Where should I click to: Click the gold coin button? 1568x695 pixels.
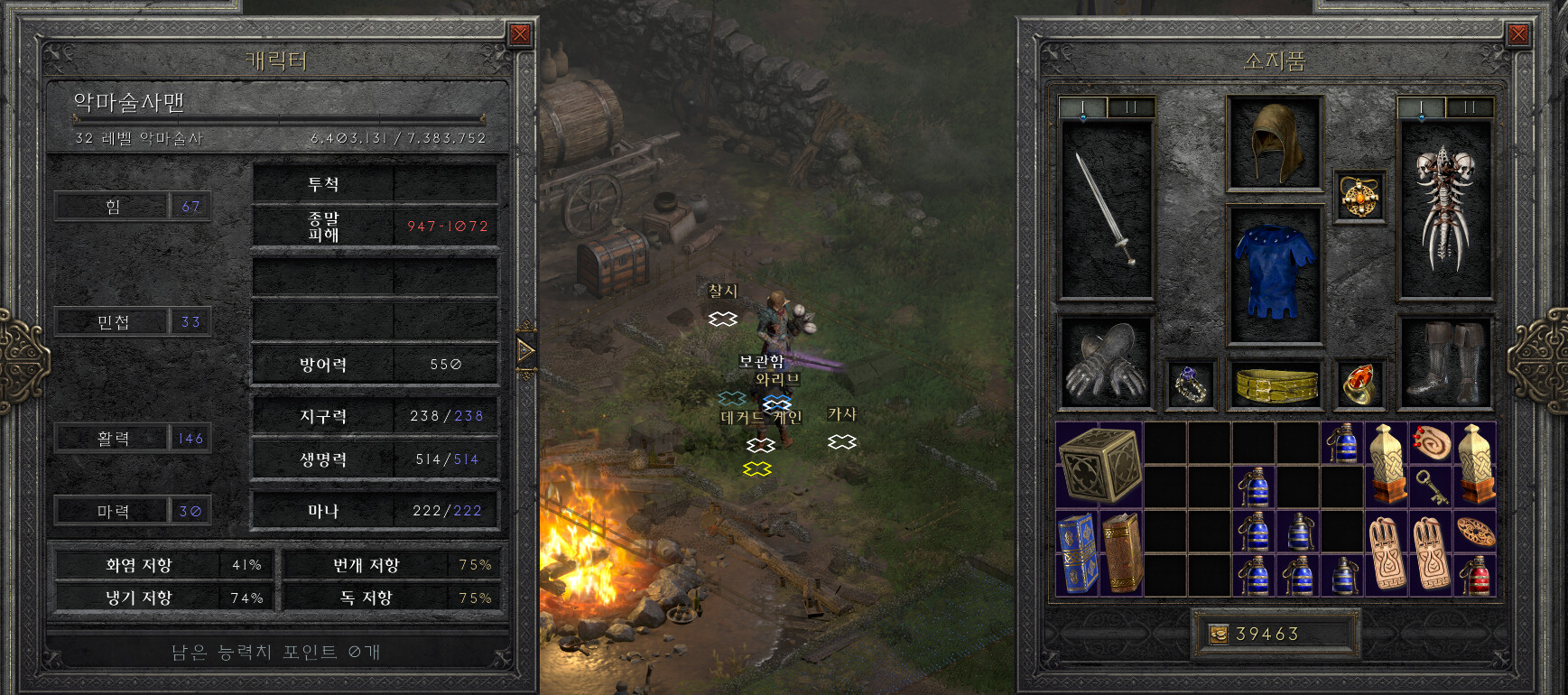coord(1219,635)
